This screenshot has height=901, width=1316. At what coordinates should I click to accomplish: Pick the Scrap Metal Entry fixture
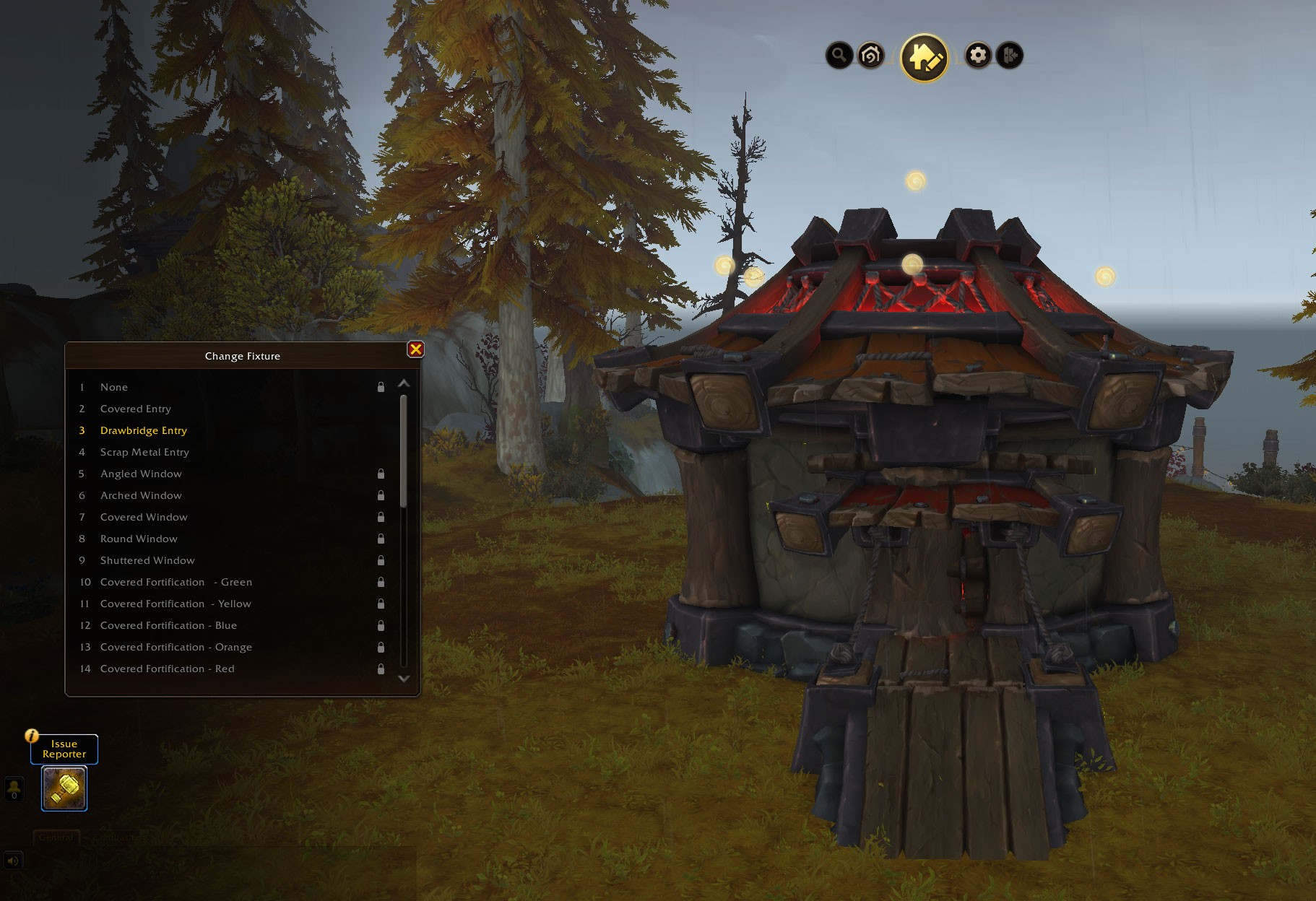coord(144,452)
